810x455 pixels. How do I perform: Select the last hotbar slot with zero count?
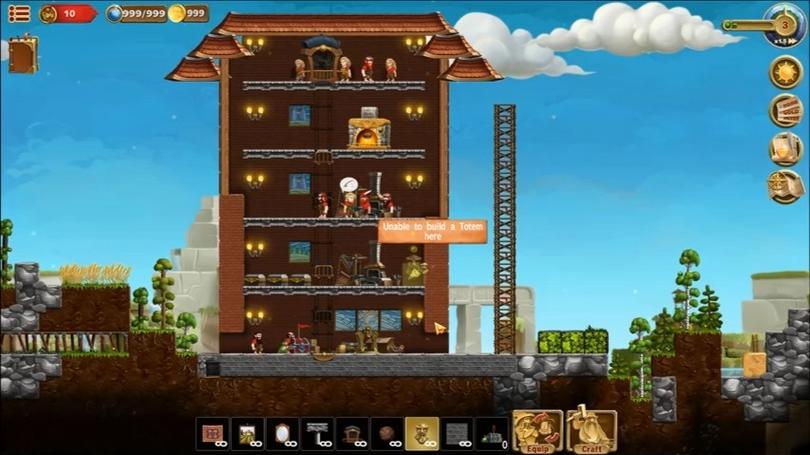(x=492, y=433)
